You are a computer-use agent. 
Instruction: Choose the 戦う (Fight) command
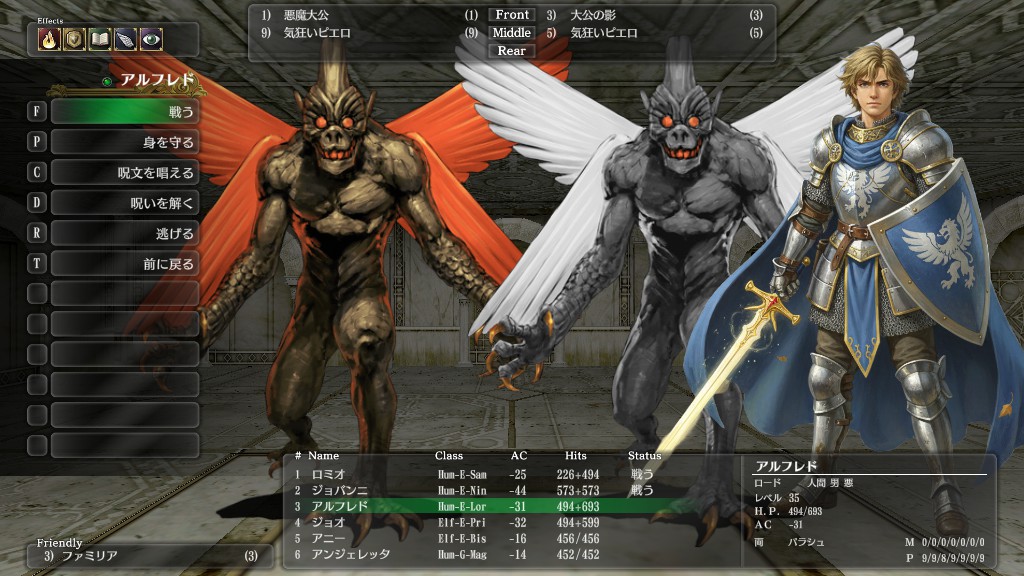[124, 111]
